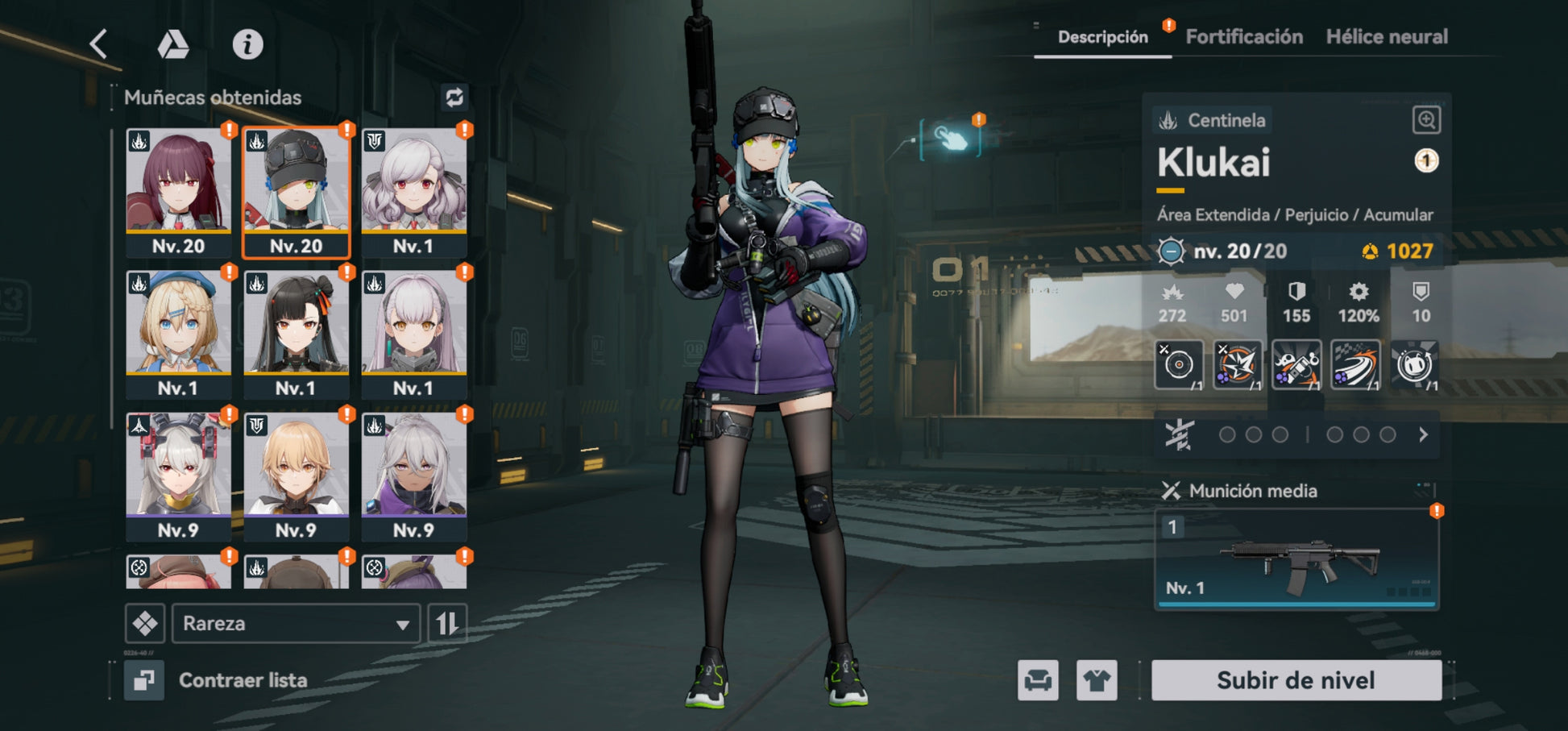The image size is (1568, 731).
Task: Choose the black-haired doll with orange ribbon
Action: tap(296, 334)
